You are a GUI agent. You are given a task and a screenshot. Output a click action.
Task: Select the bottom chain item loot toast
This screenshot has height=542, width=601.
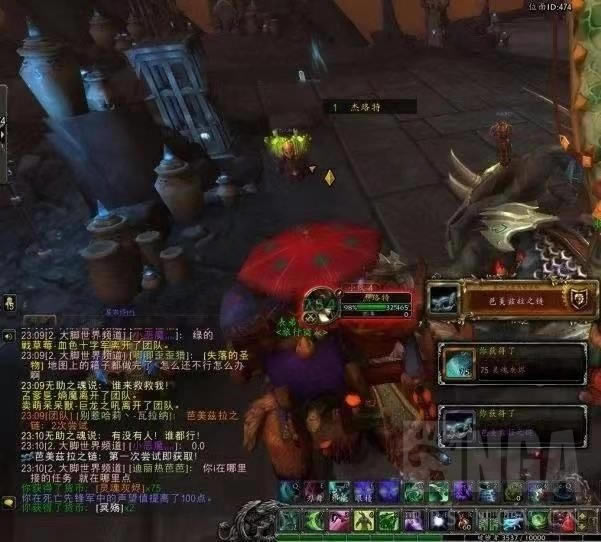click(510, 424)
